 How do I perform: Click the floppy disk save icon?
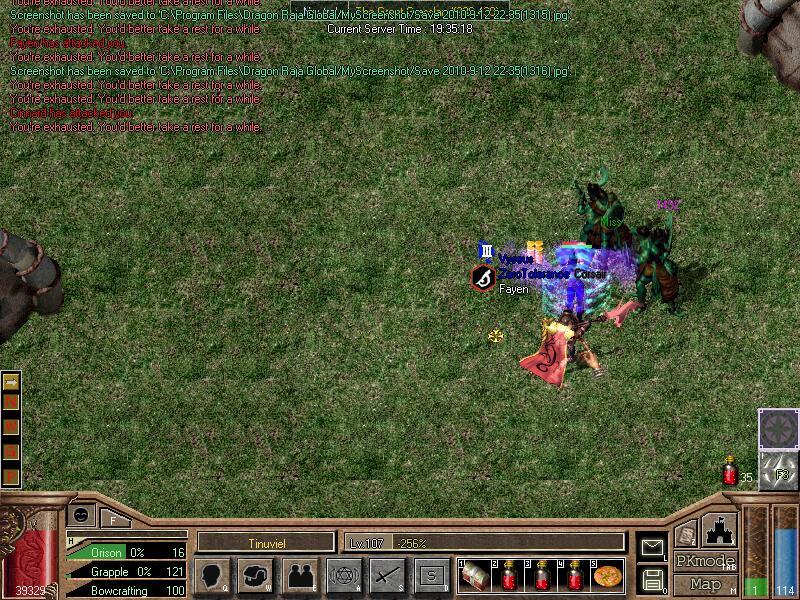[652, 578]
